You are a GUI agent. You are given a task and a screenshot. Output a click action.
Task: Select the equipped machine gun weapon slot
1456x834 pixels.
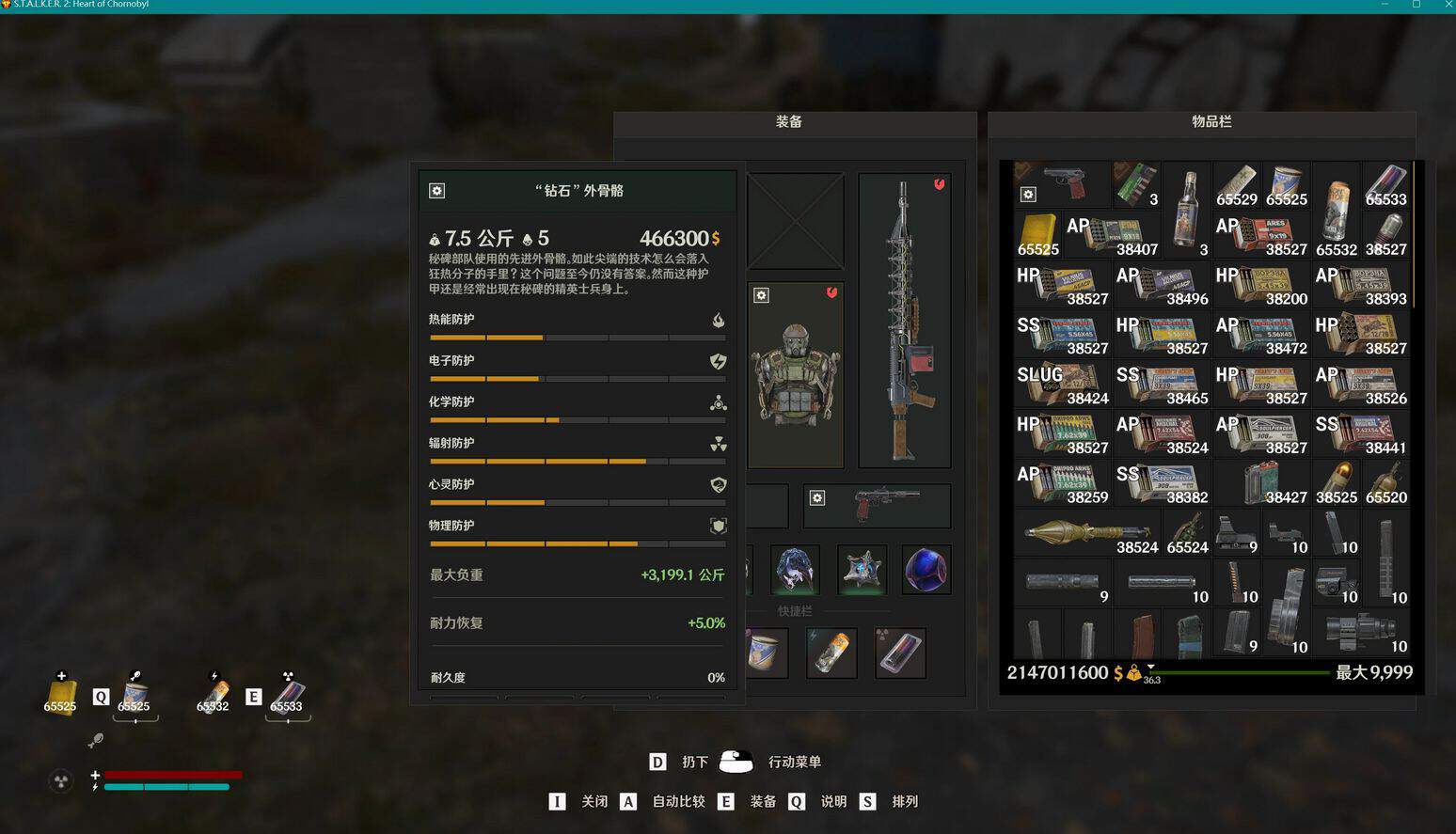[904, 320]
